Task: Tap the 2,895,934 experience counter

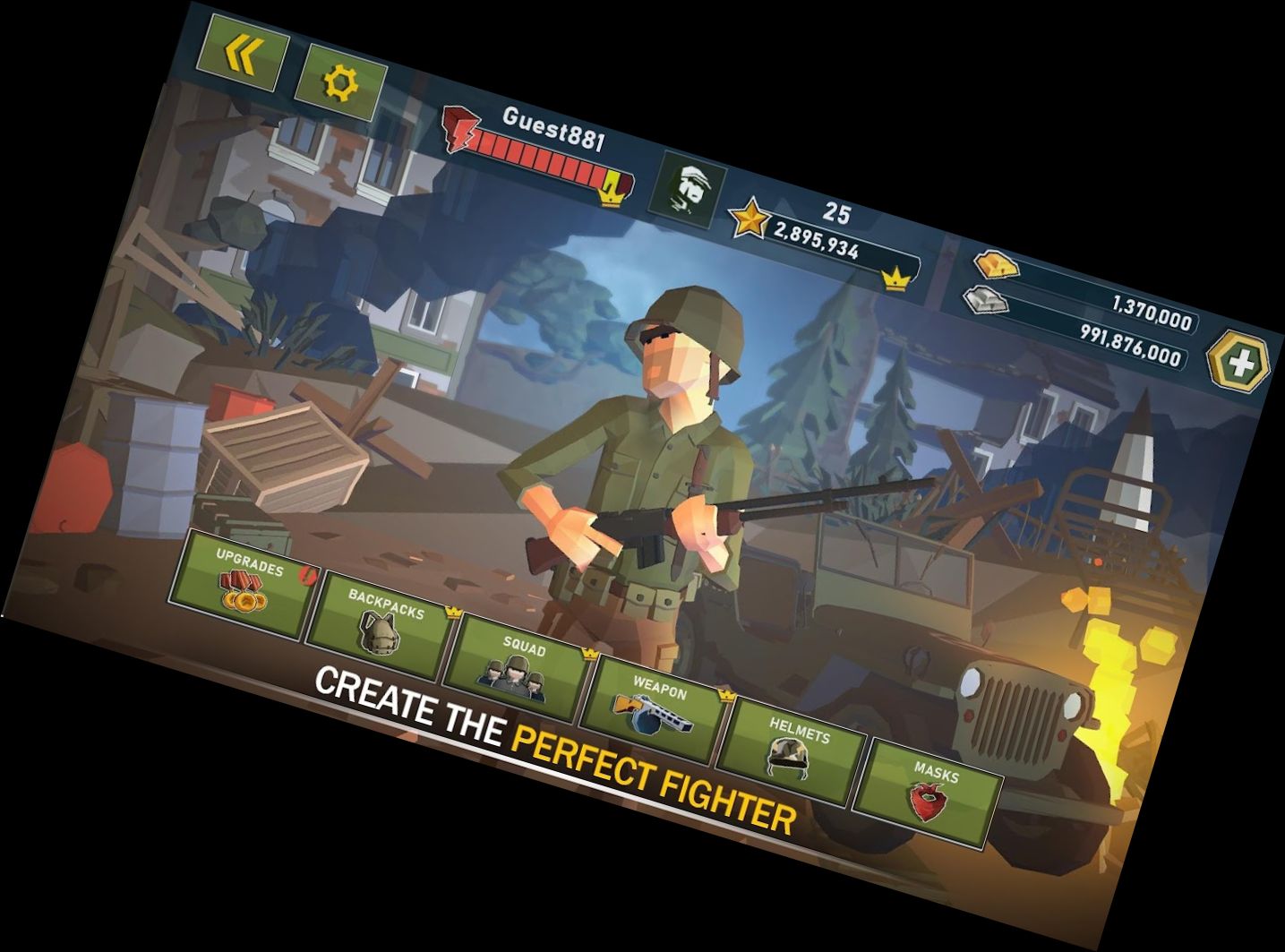Action: (x=821, y=235)
